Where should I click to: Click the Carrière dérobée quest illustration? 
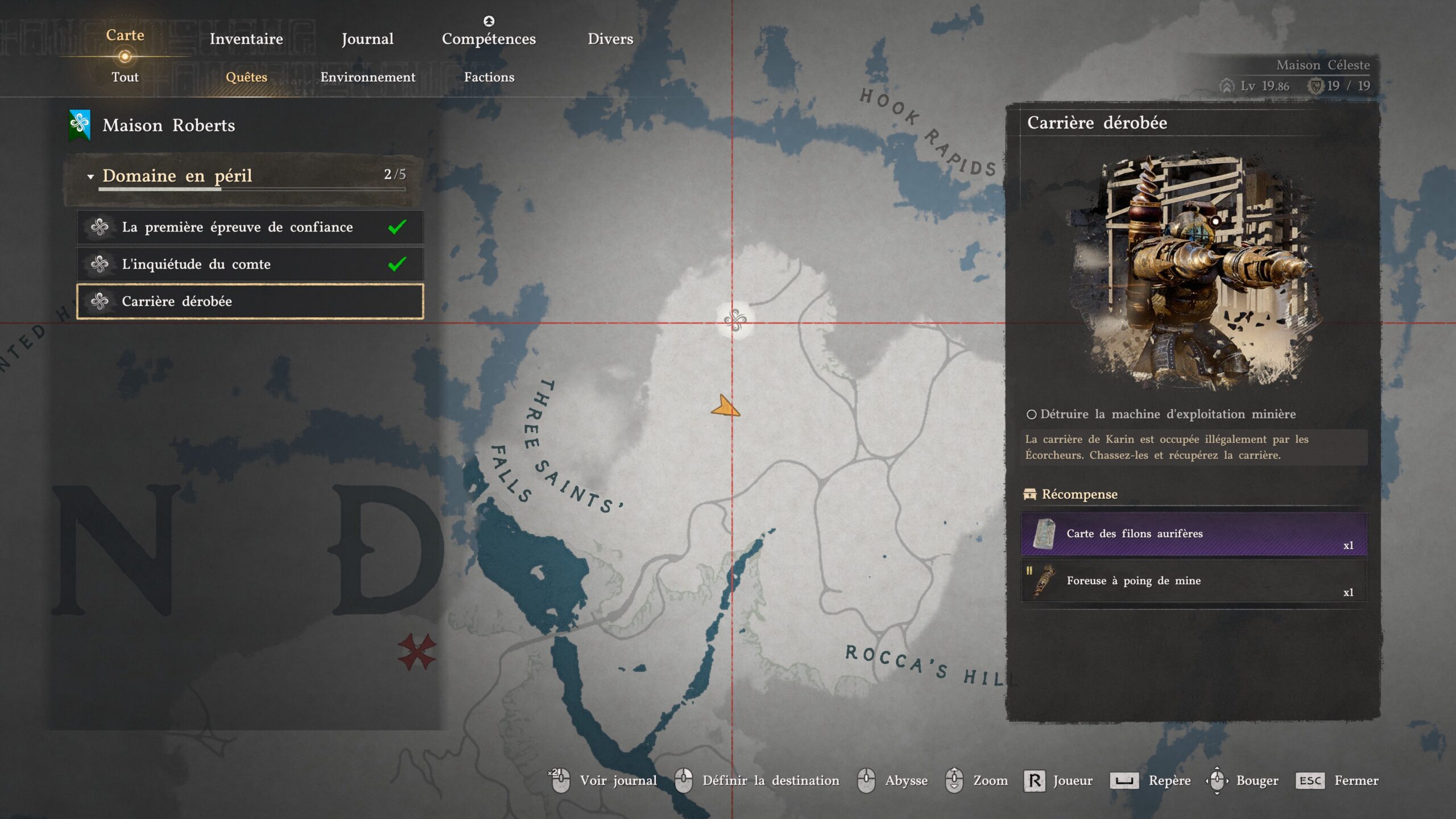(x=1193, y=270)
